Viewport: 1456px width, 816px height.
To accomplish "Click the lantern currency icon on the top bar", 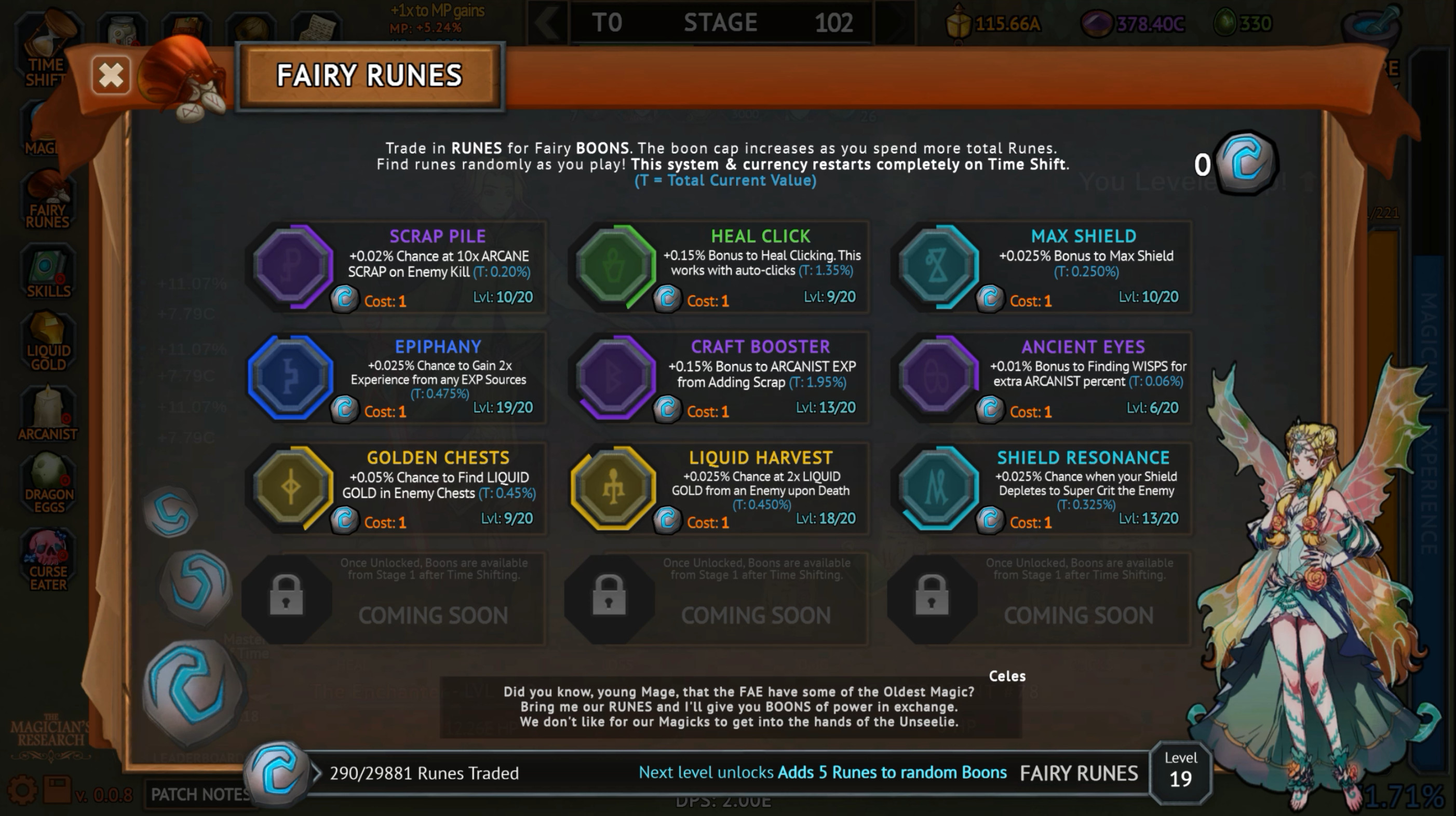I will (958, 23).
